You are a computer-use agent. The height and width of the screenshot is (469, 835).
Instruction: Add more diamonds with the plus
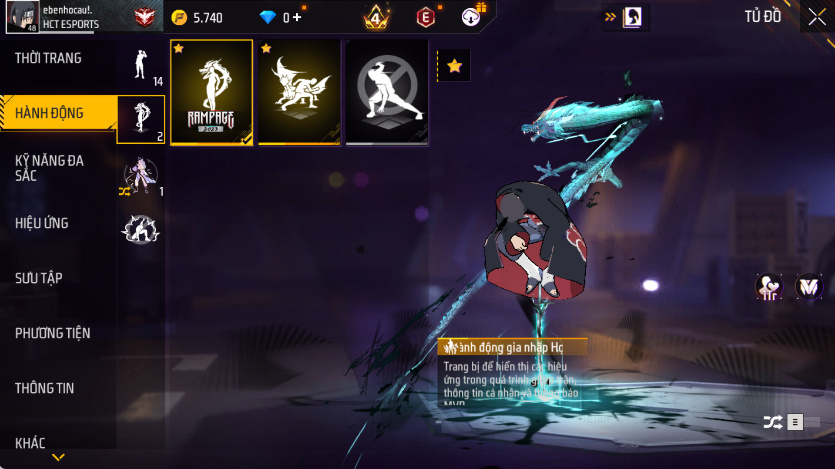(297, 17)
